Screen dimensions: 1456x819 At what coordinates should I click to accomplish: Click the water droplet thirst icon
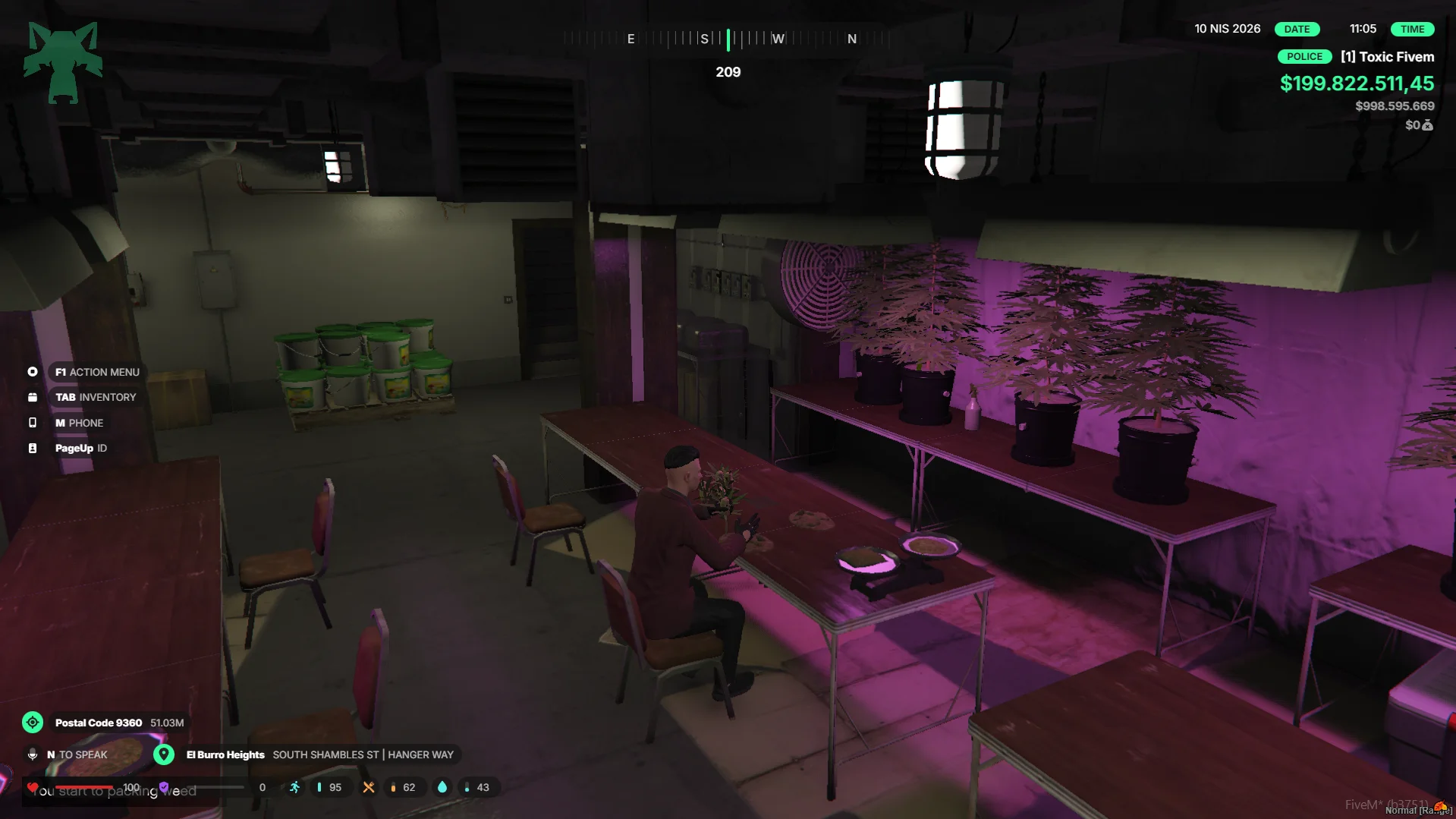pyautogui.click(x=442, y=787)
